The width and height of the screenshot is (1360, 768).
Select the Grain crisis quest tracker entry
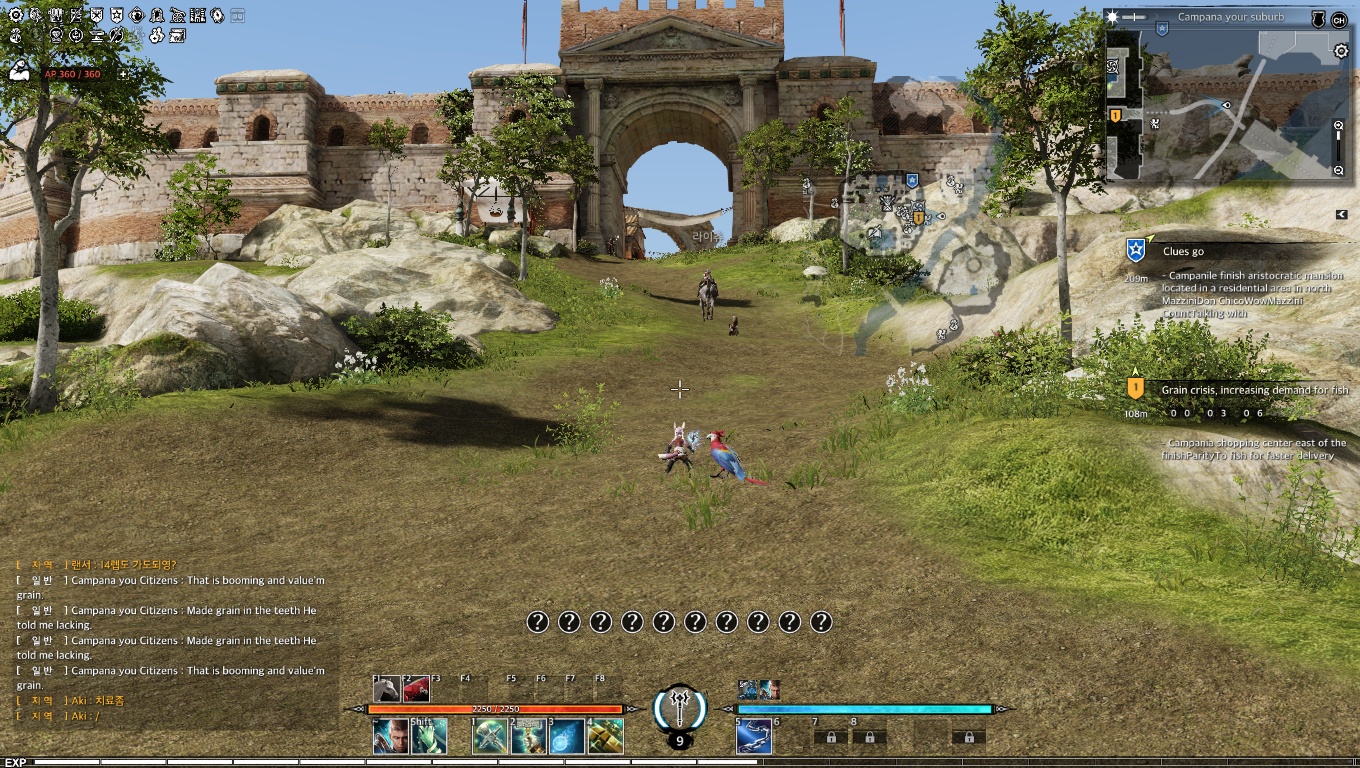(x=1254, y=390)
